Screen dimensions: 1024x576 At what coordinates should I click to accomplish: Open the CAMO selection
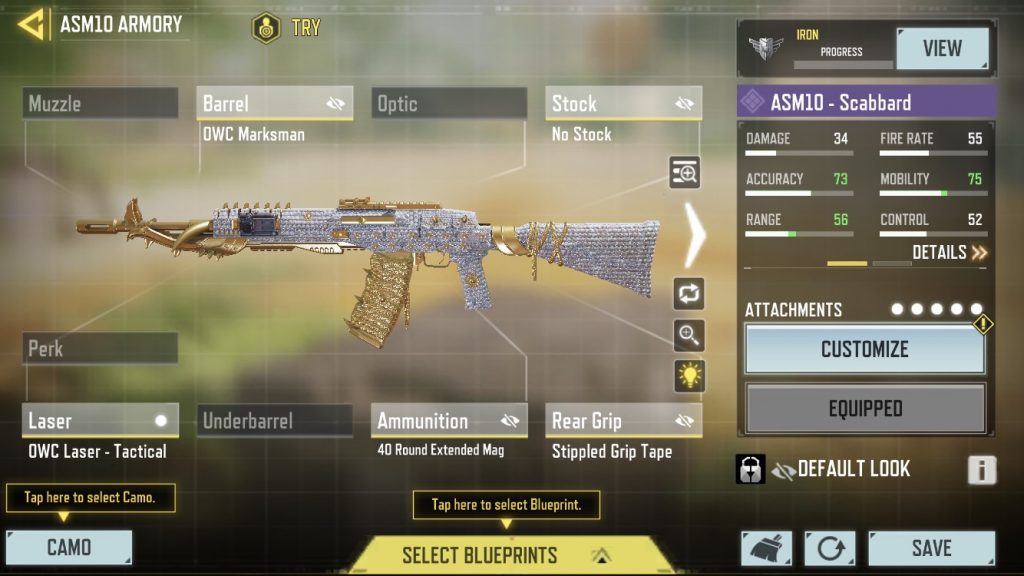coord(69,547)
